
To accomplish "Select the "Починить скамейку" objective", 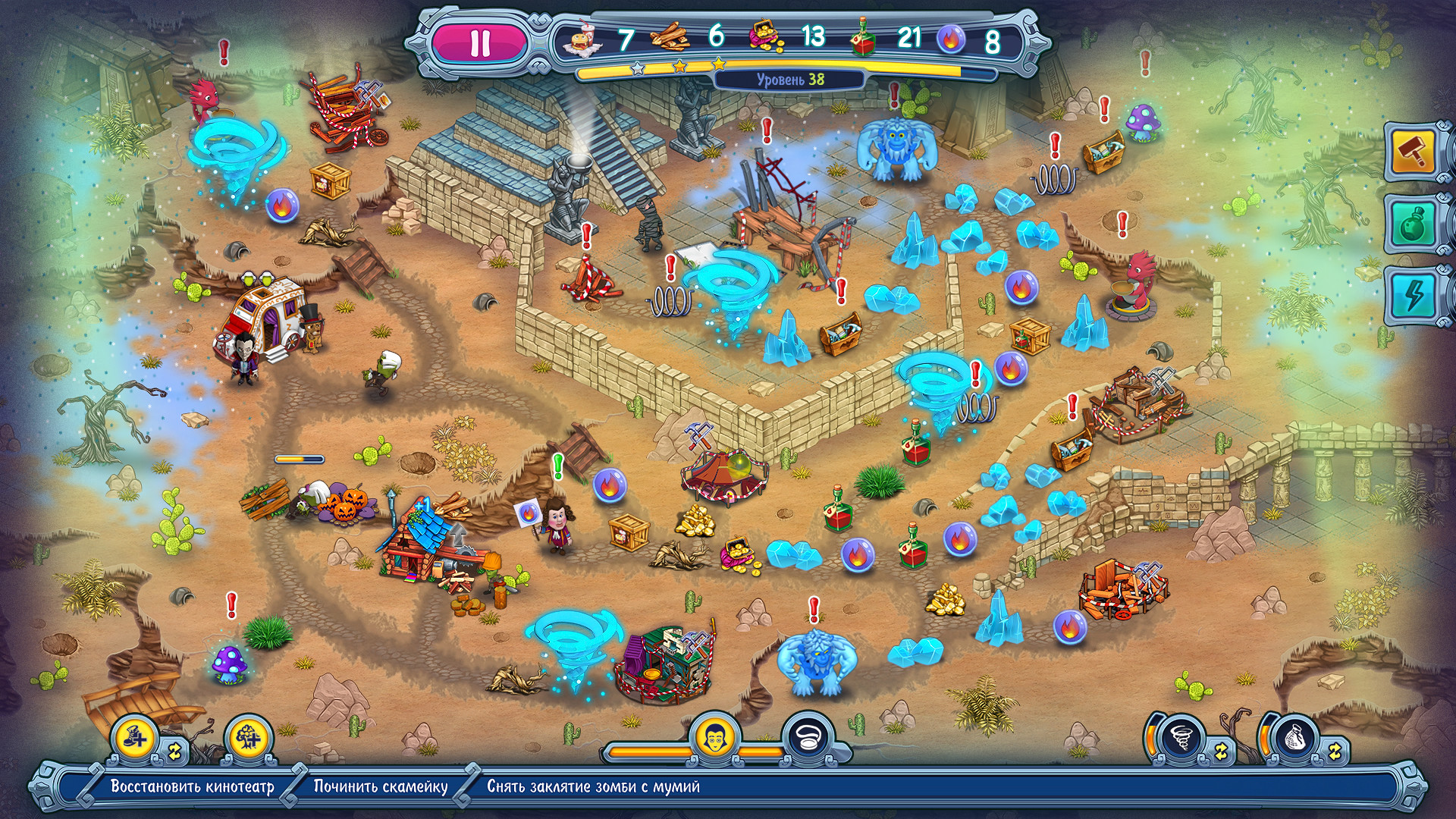I will (381, 786).
